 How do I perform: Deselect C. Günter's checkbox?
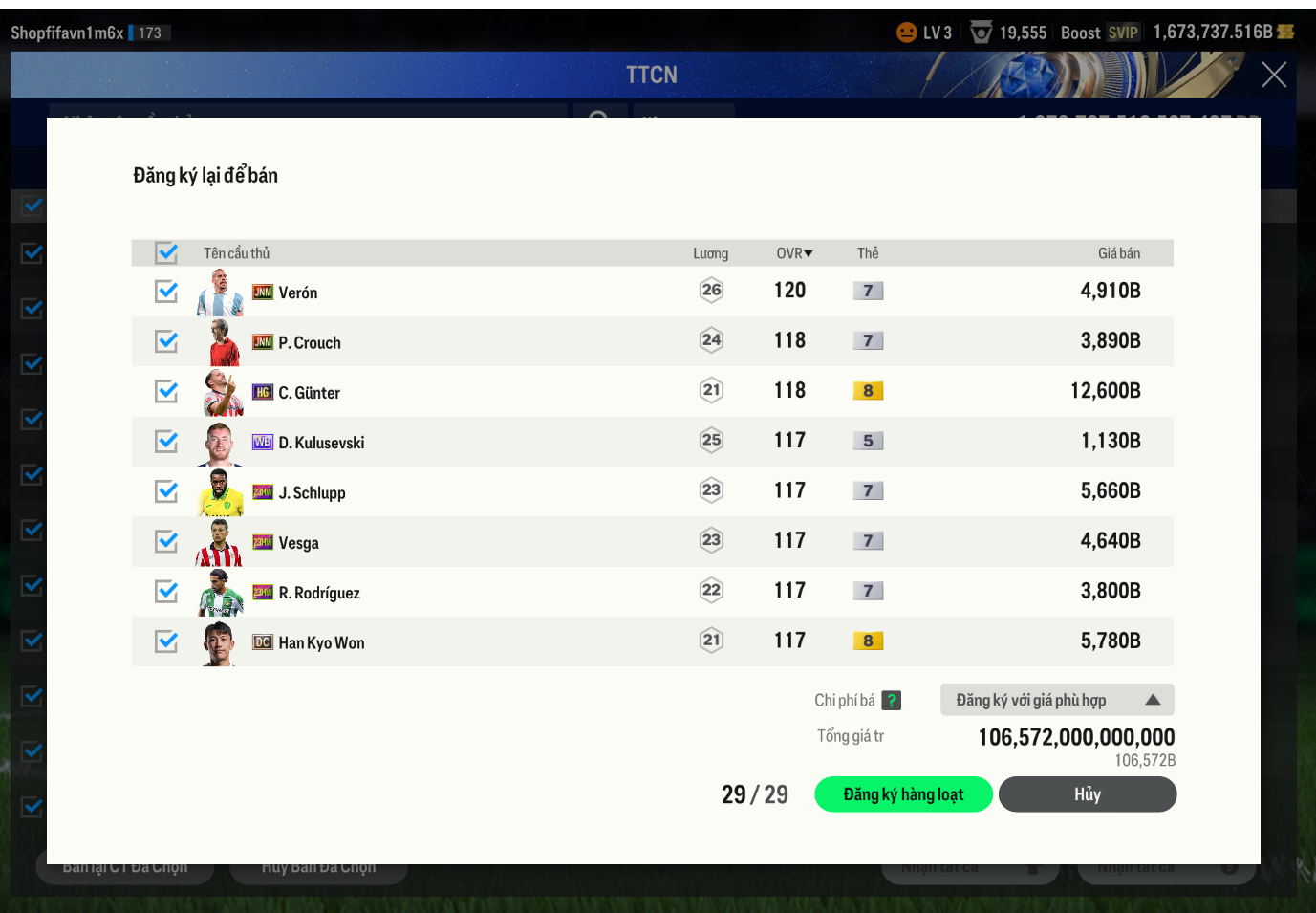[166, 391]
